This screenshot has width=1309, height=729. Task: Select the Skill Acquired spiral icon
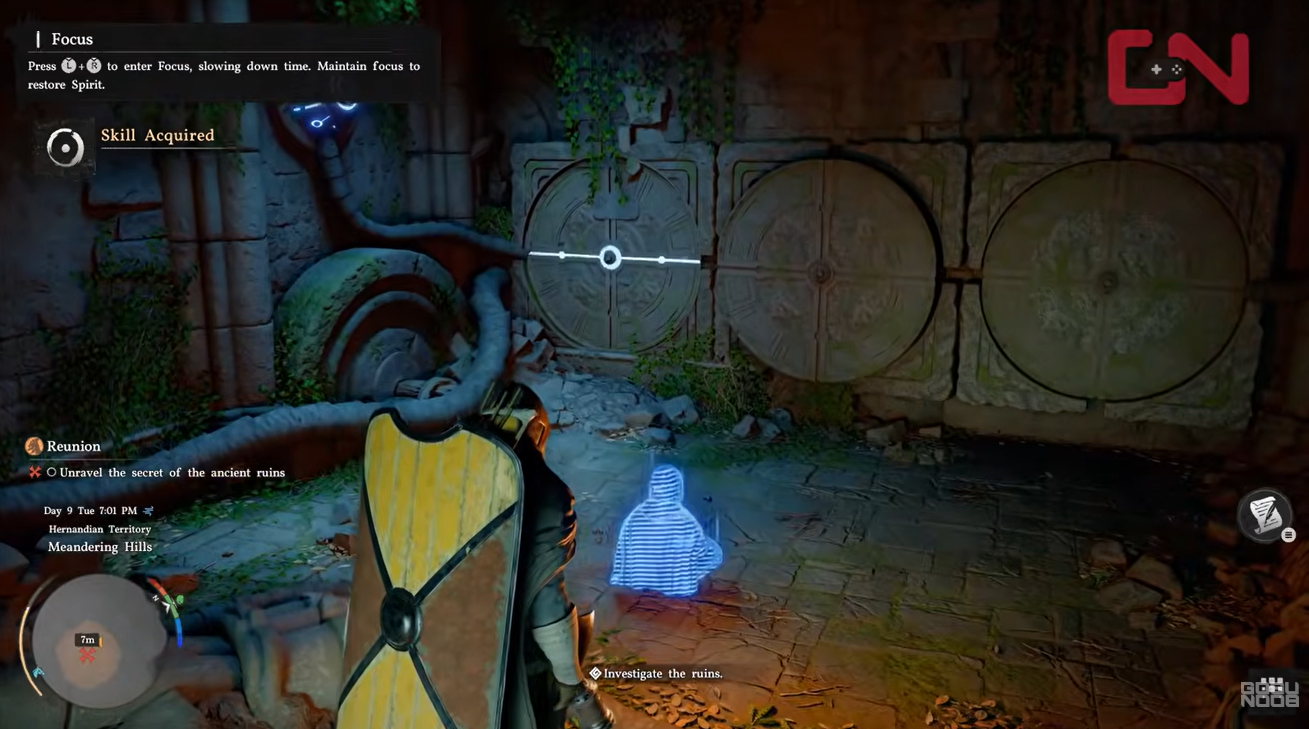coord(63,147)
